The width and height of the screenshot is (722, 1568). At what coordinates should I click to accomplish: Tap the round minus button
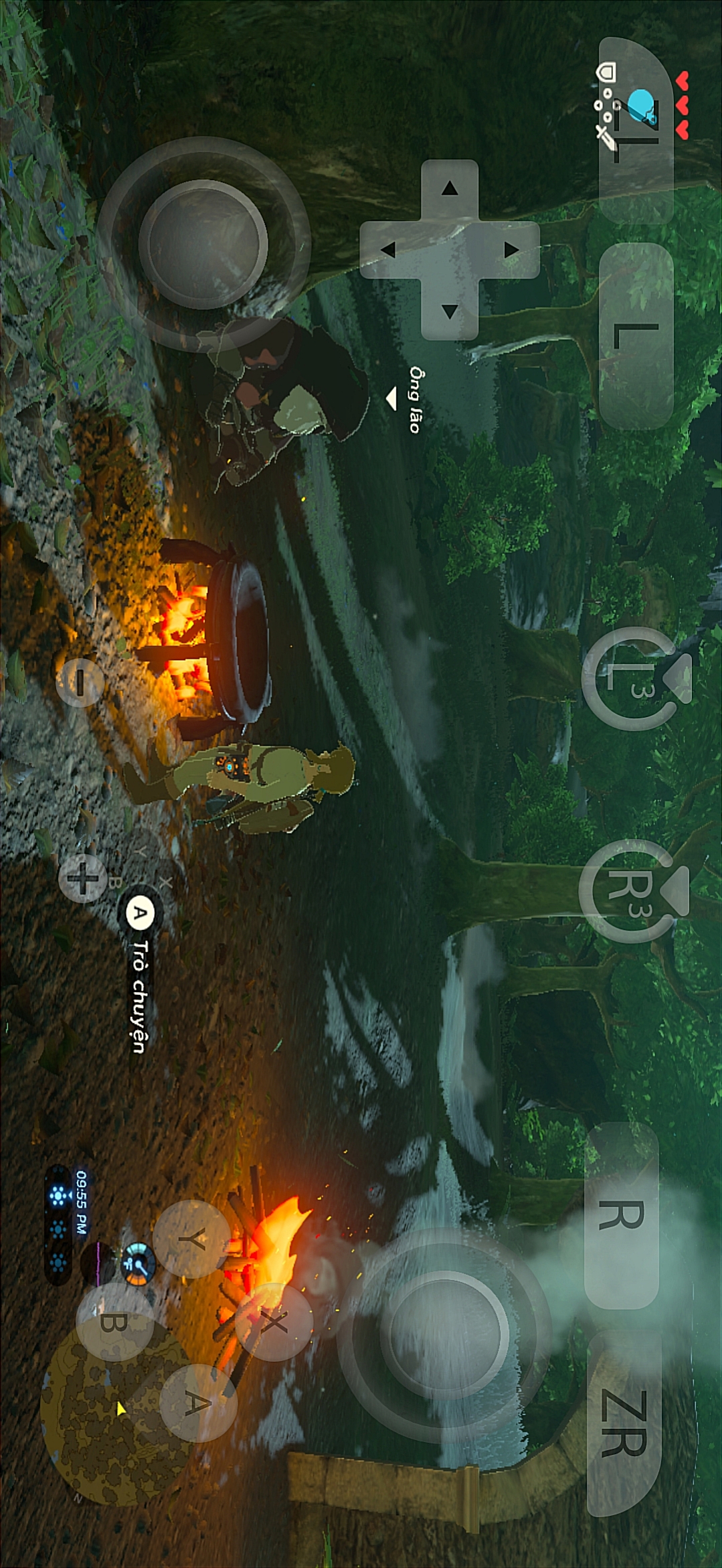tap(80, 682)
